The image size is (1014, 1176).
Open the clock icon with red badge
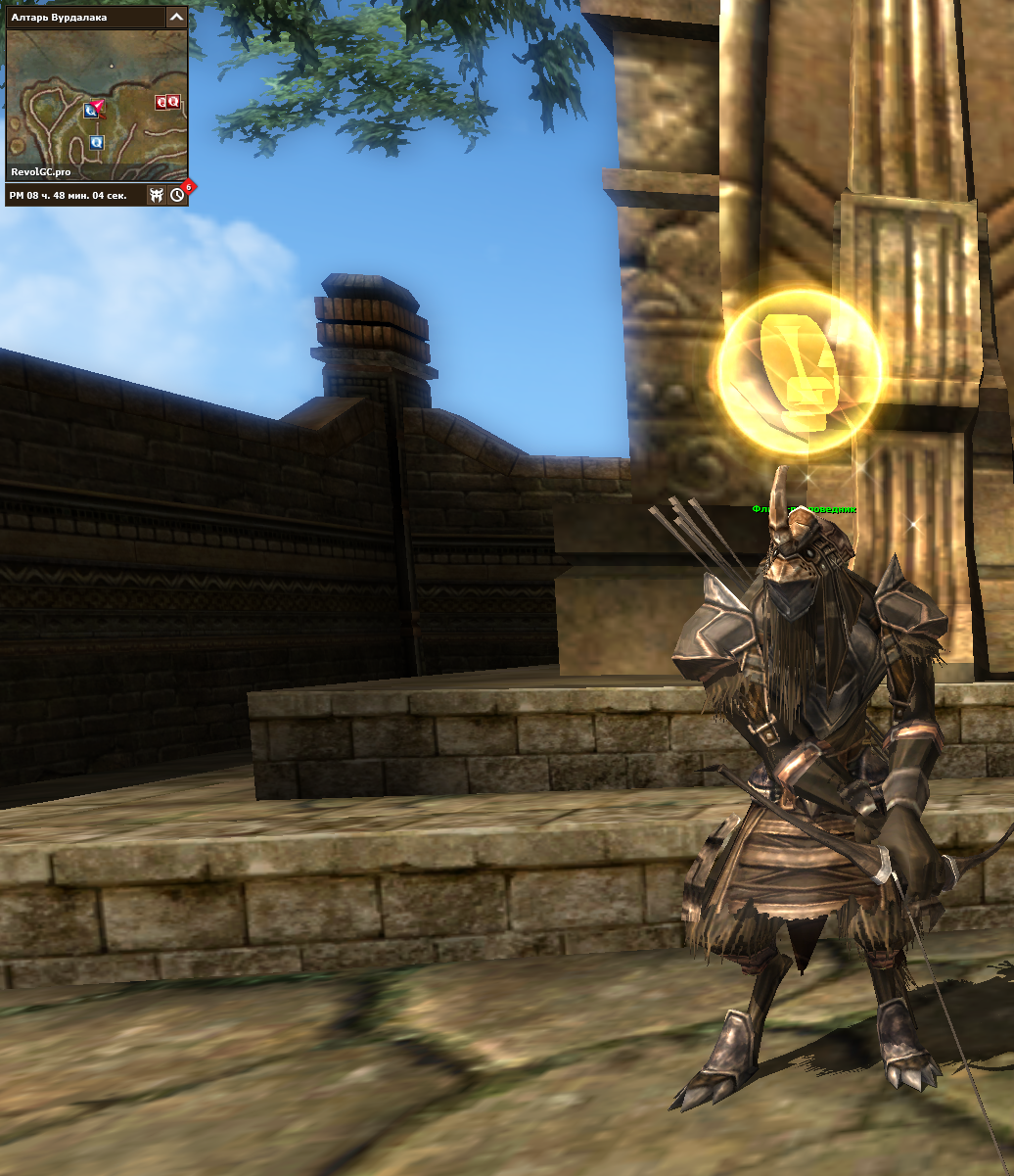177,195
